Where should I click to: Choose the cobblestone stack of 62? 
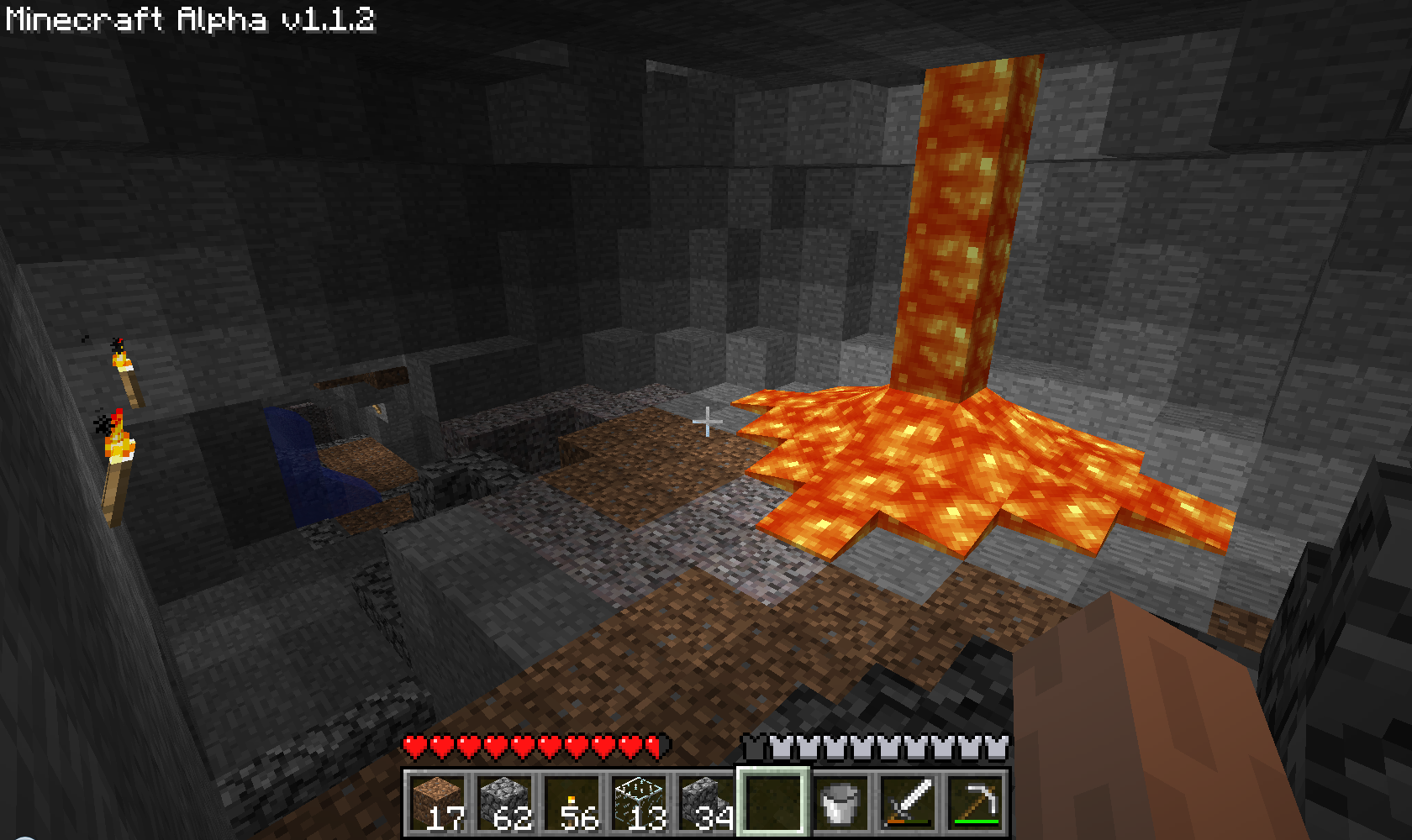(505, 803)
